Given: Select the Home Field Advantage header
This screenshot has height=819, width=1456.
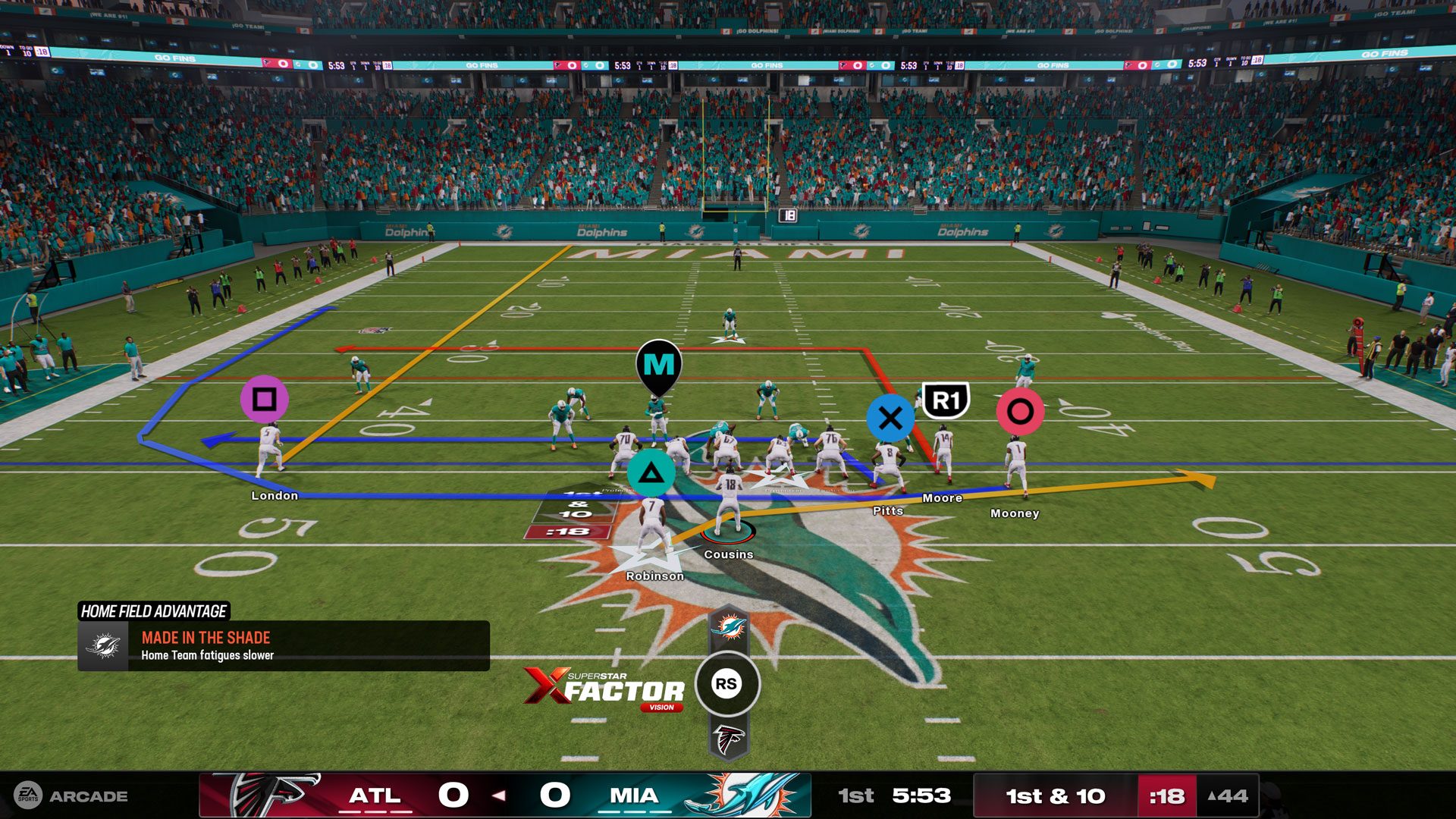Looking at the screenshot, I should click(x=155, y=610).
